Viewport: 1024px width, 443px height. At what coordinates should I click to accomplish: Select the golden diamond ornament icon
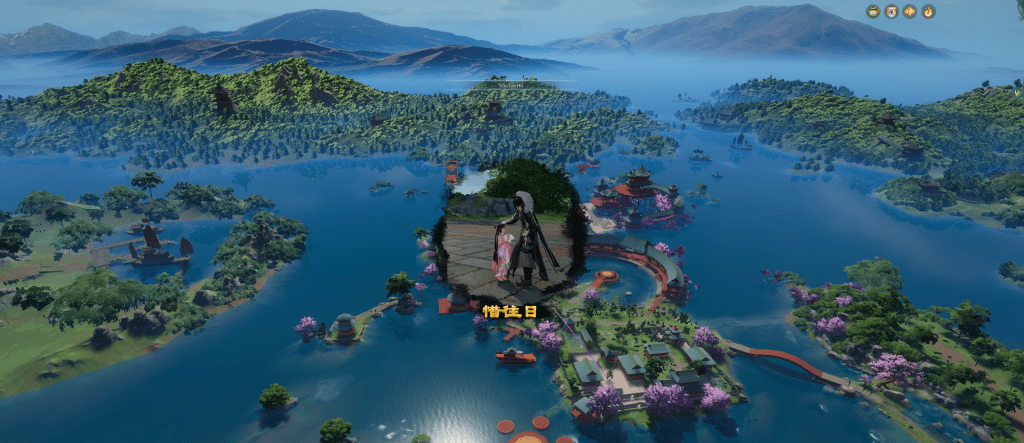(x=910, y=12)
